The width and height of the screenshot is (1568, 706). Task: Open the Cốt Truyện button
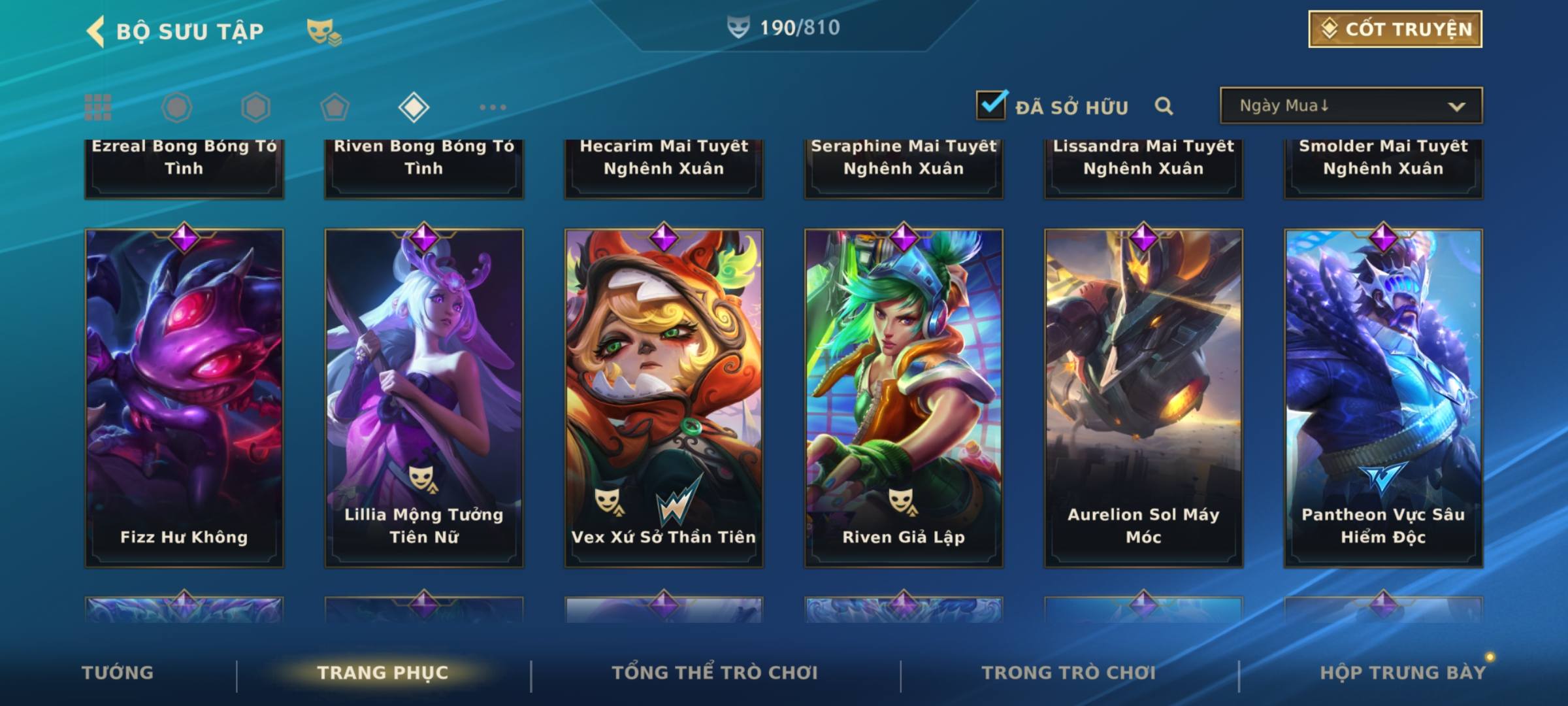tap(1395, 29)
